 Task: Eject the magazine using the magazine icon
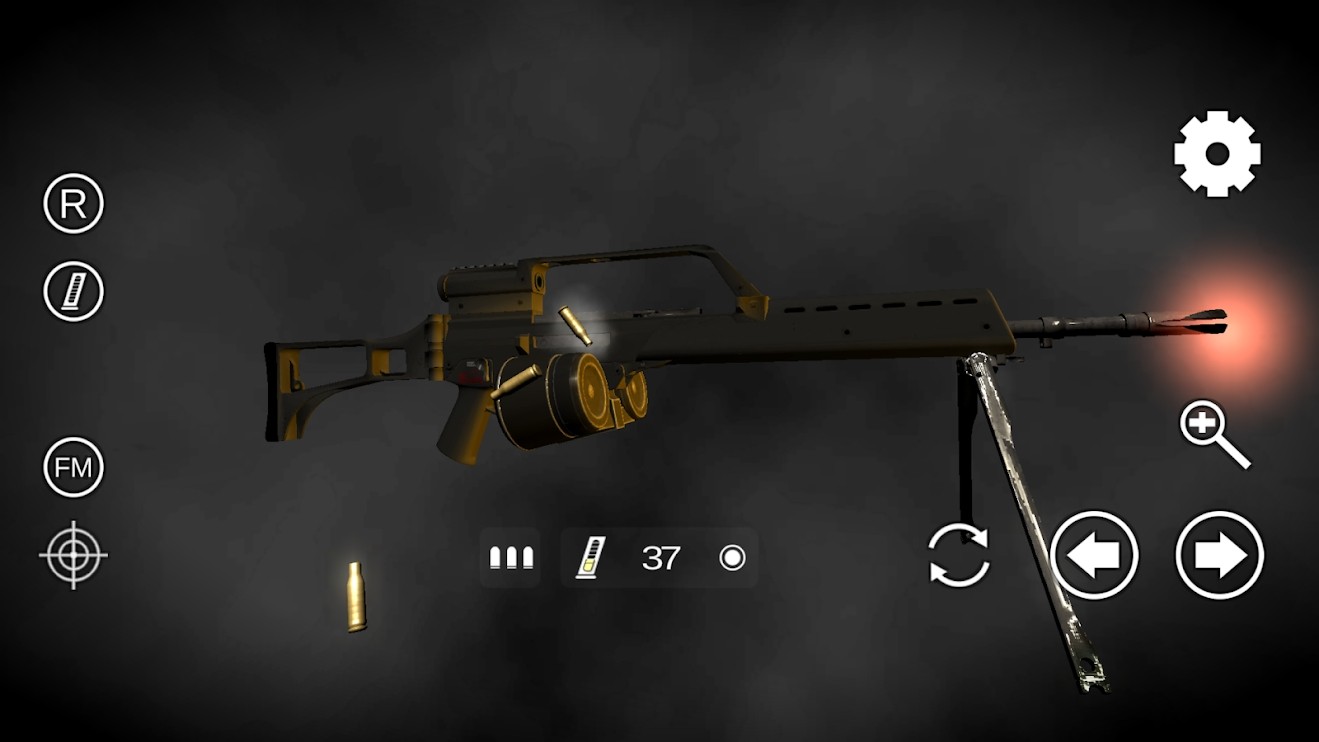(71, 292)
